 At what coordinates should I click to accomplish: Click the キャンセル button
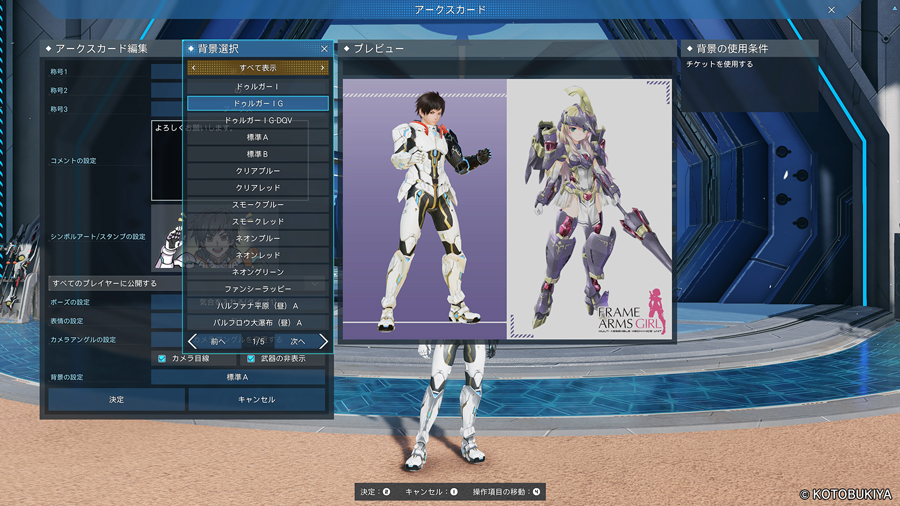[x=257, y=399]
